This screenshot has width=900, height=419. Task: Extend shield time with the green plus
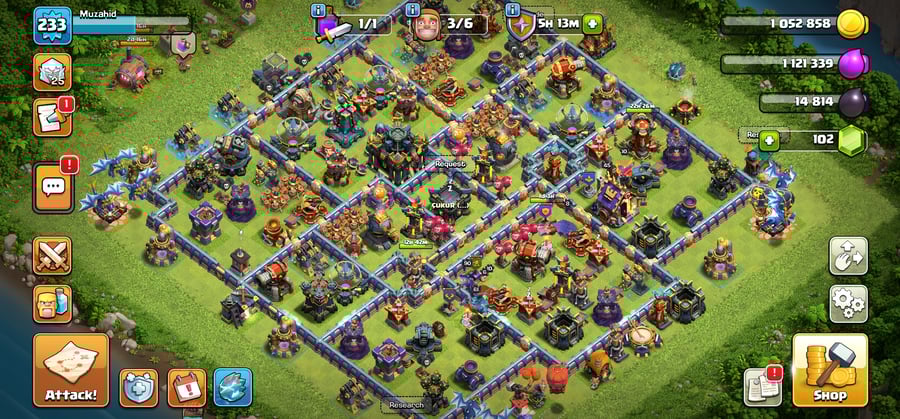tap(593, 23)
